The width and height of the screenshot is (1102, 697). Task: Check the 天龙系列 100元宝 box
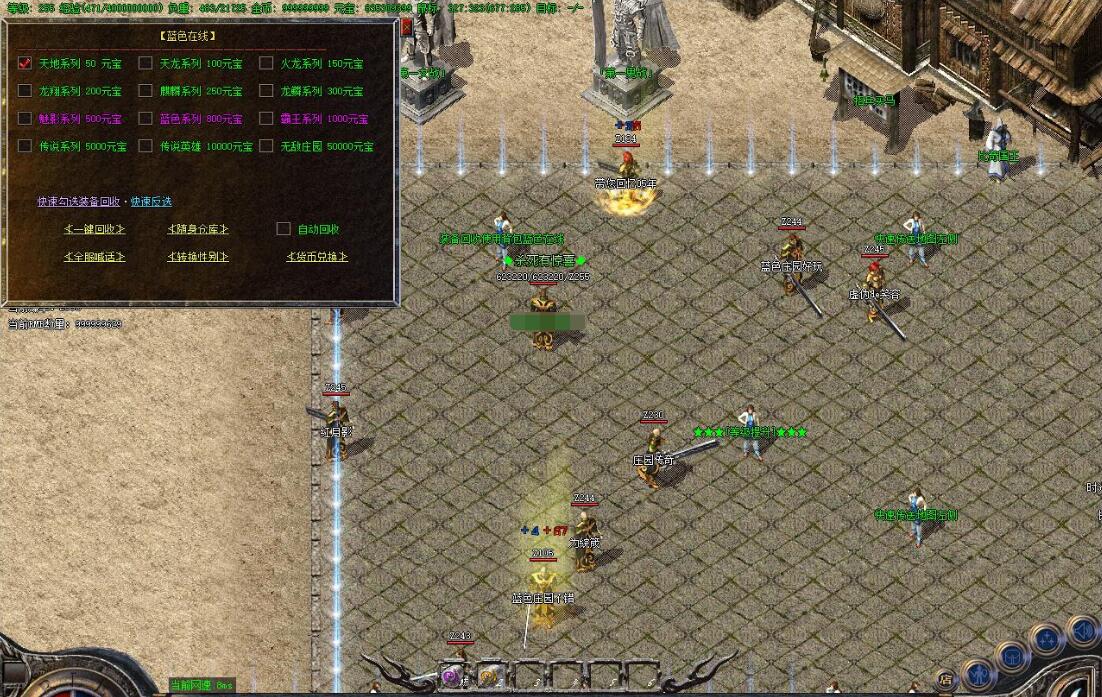click(146, 63)
